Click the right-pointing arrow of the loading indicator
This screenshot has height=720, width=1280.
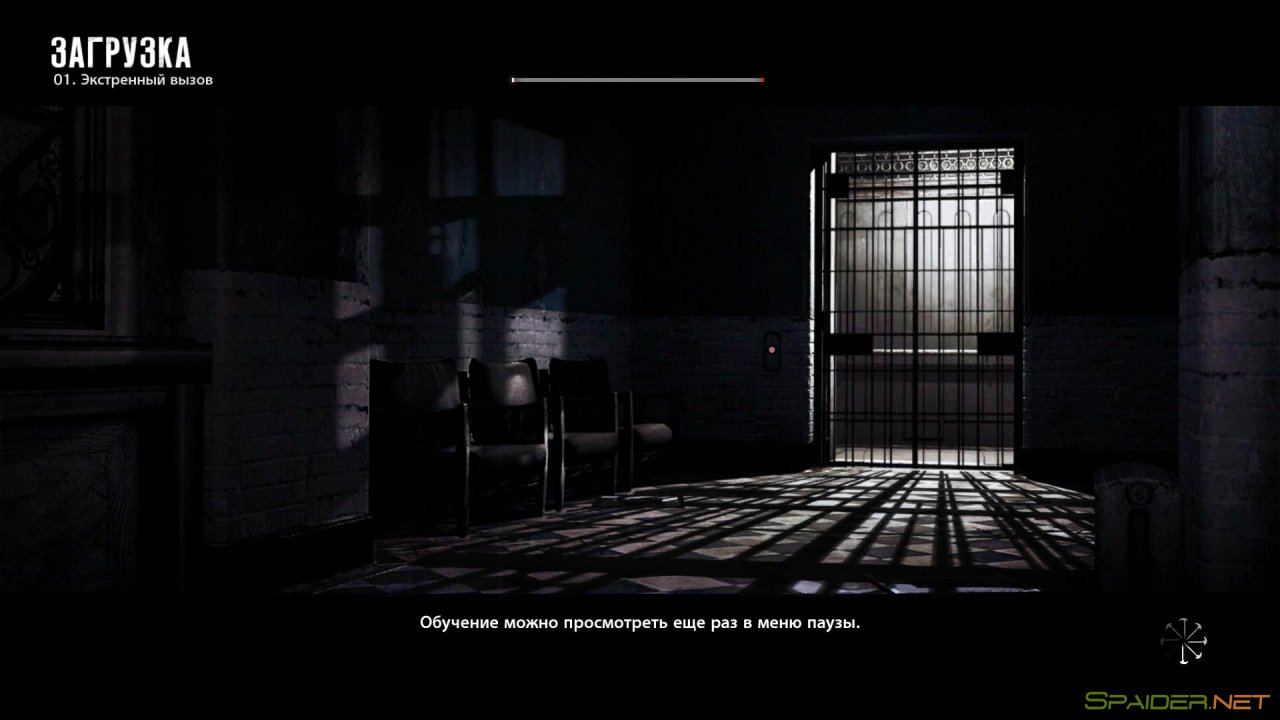point(1205,640)
